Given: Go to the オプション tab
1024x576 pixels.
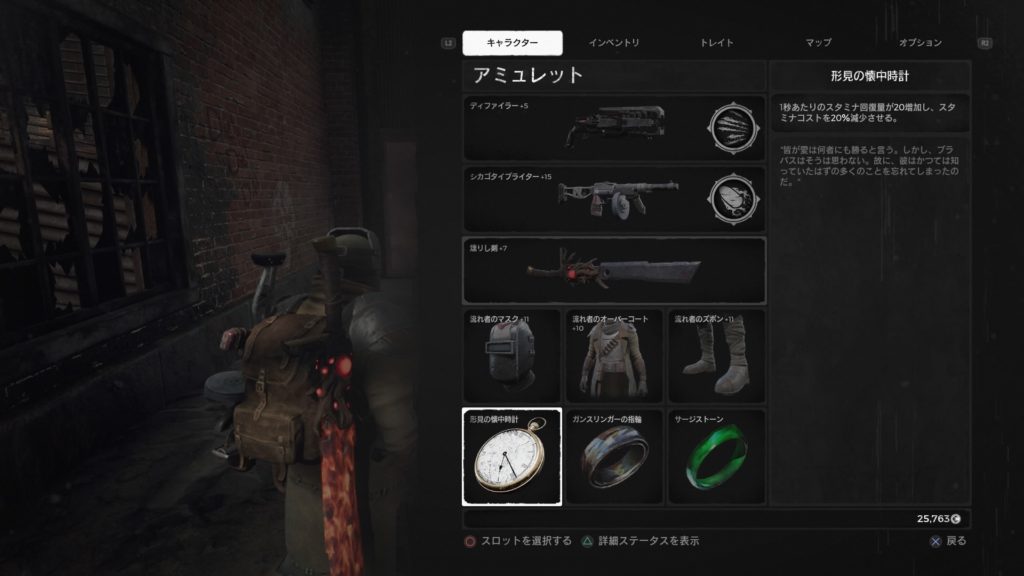Looking at the screenshot, I should (x=920, y=43).
